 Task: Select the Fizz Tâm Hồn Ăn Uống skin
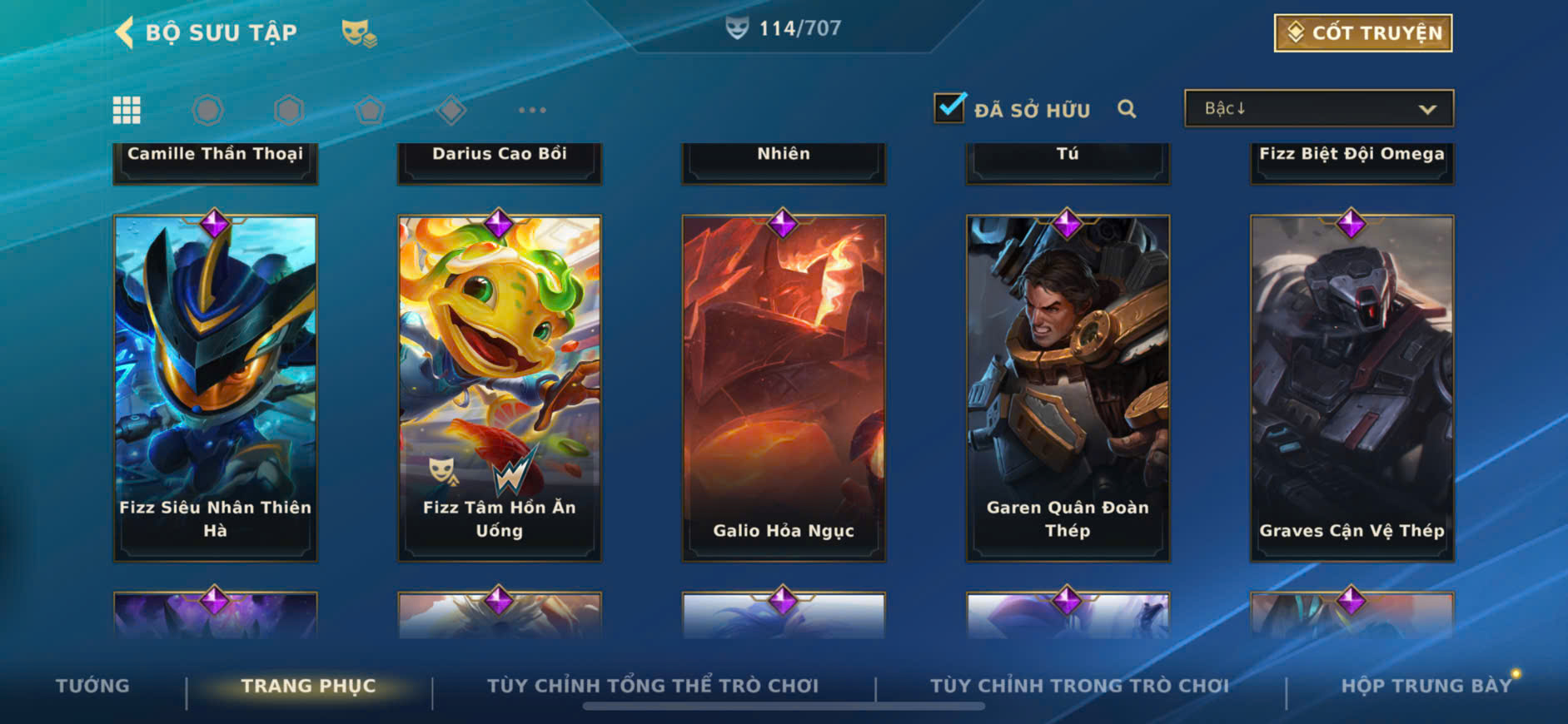coord(500,388)
